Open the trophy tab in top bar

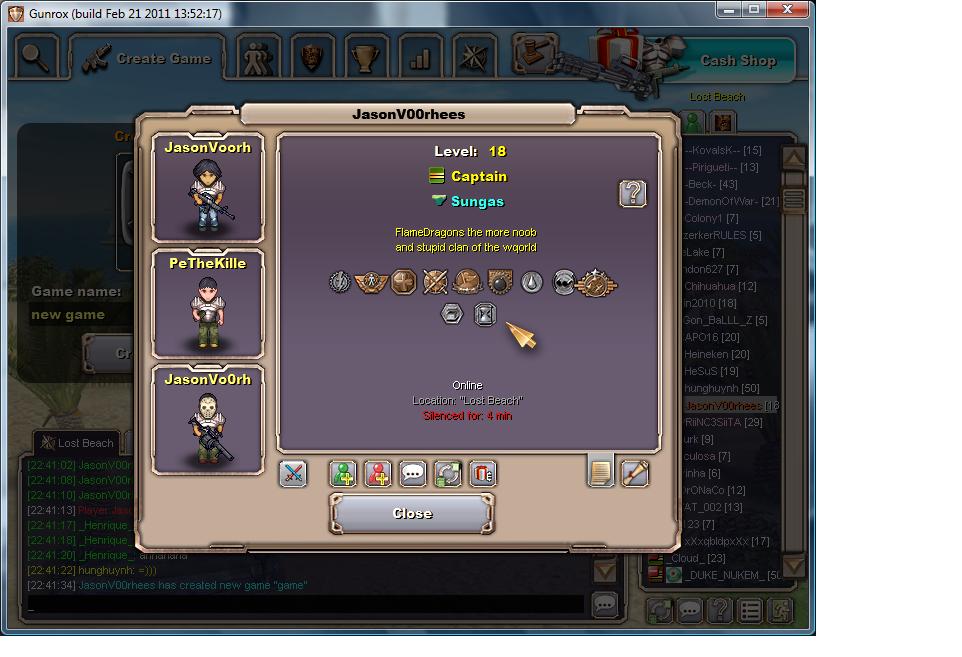tap(365, 57)
